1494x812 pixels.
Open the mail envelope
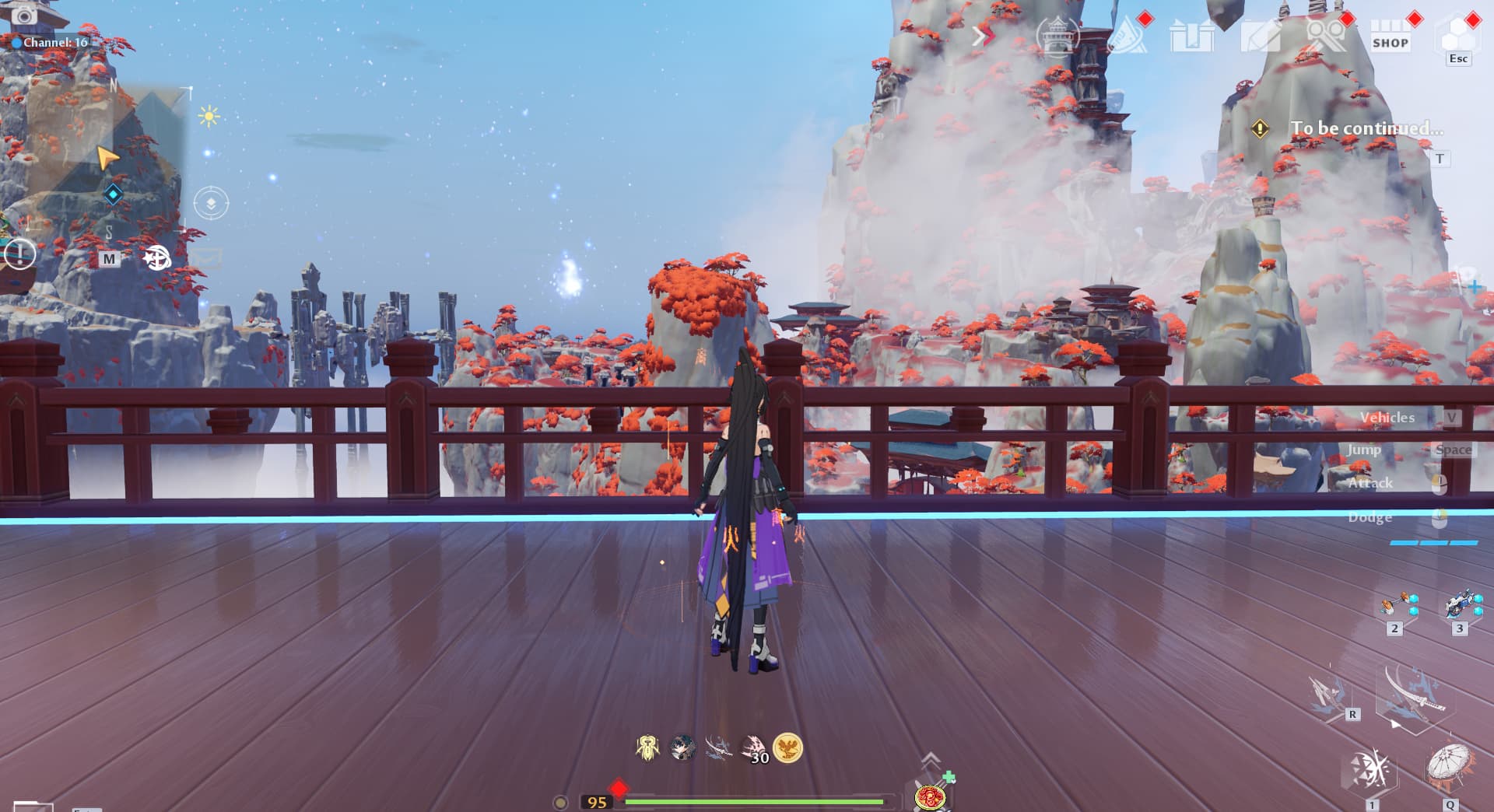205,256
